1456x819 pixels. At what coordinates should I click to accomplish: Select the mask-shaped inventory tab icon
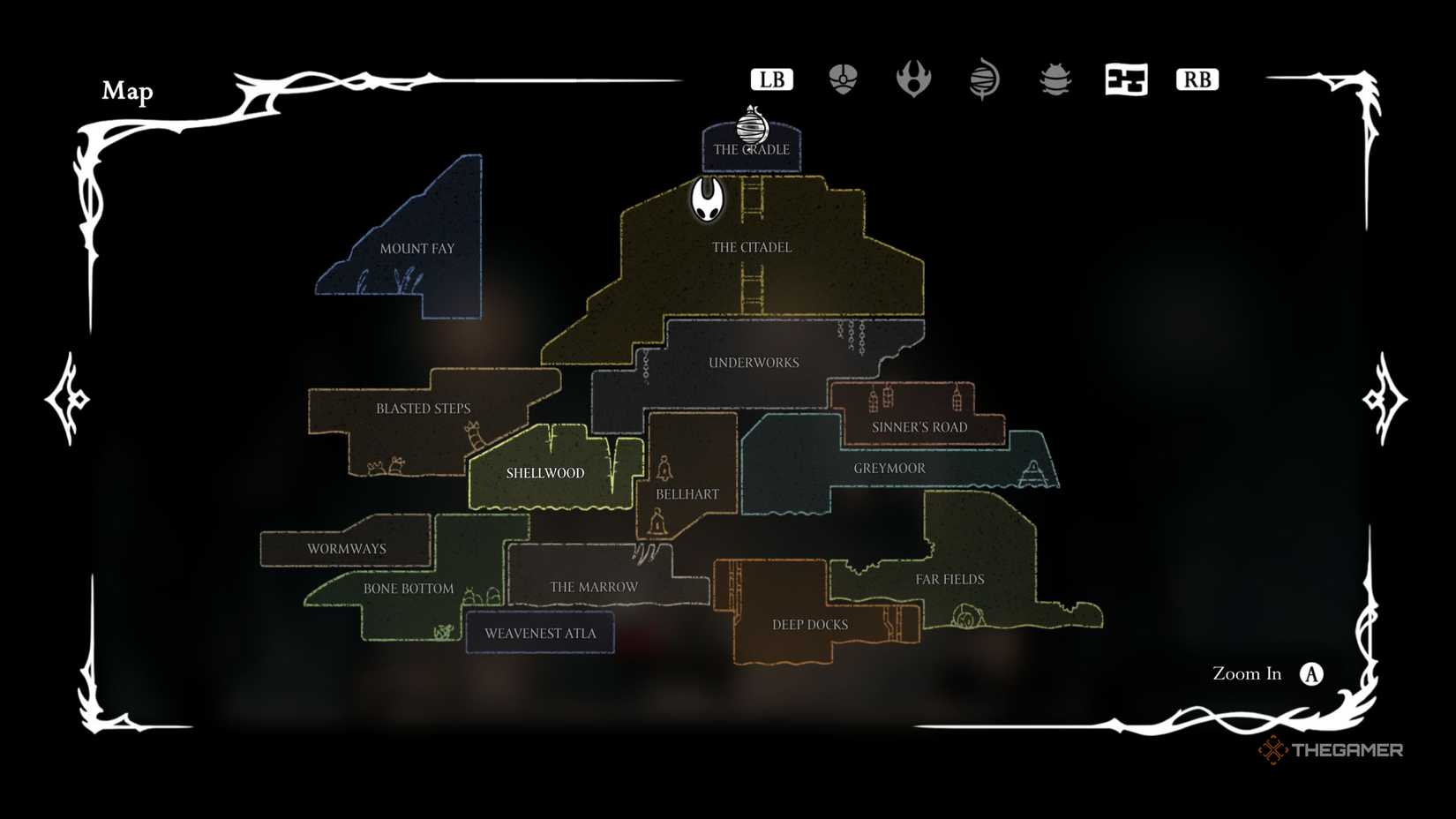coord(843,79)
